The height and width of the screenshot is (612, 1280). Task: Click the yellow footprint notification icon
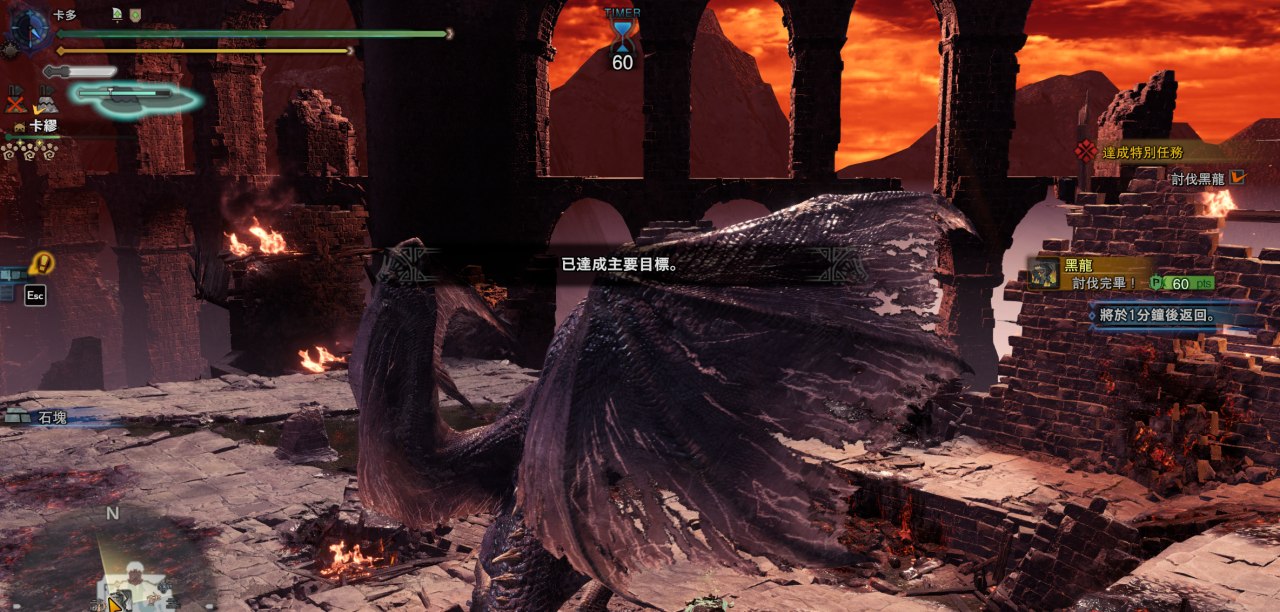[x=41, y=264]
